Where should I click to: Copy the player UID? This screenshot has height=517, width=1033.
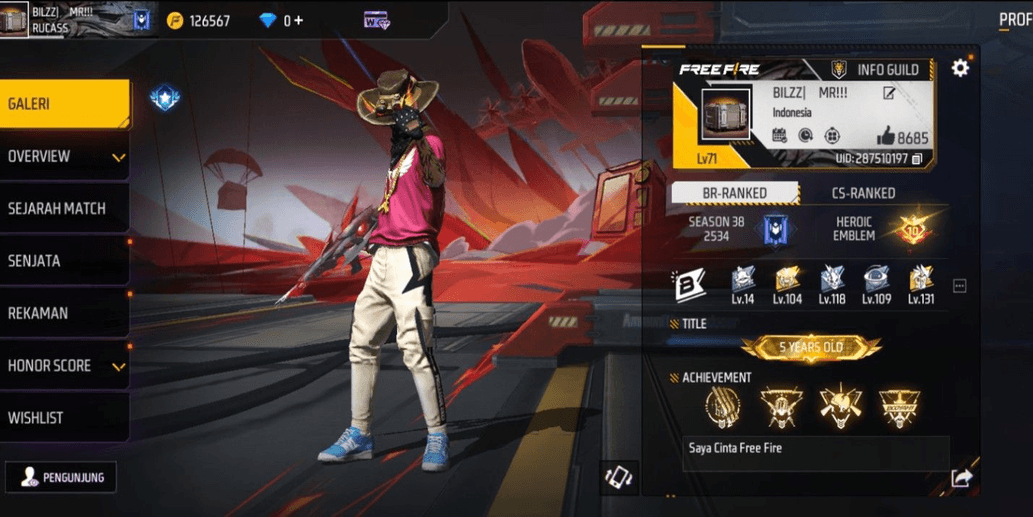click(x=917, y=159)
